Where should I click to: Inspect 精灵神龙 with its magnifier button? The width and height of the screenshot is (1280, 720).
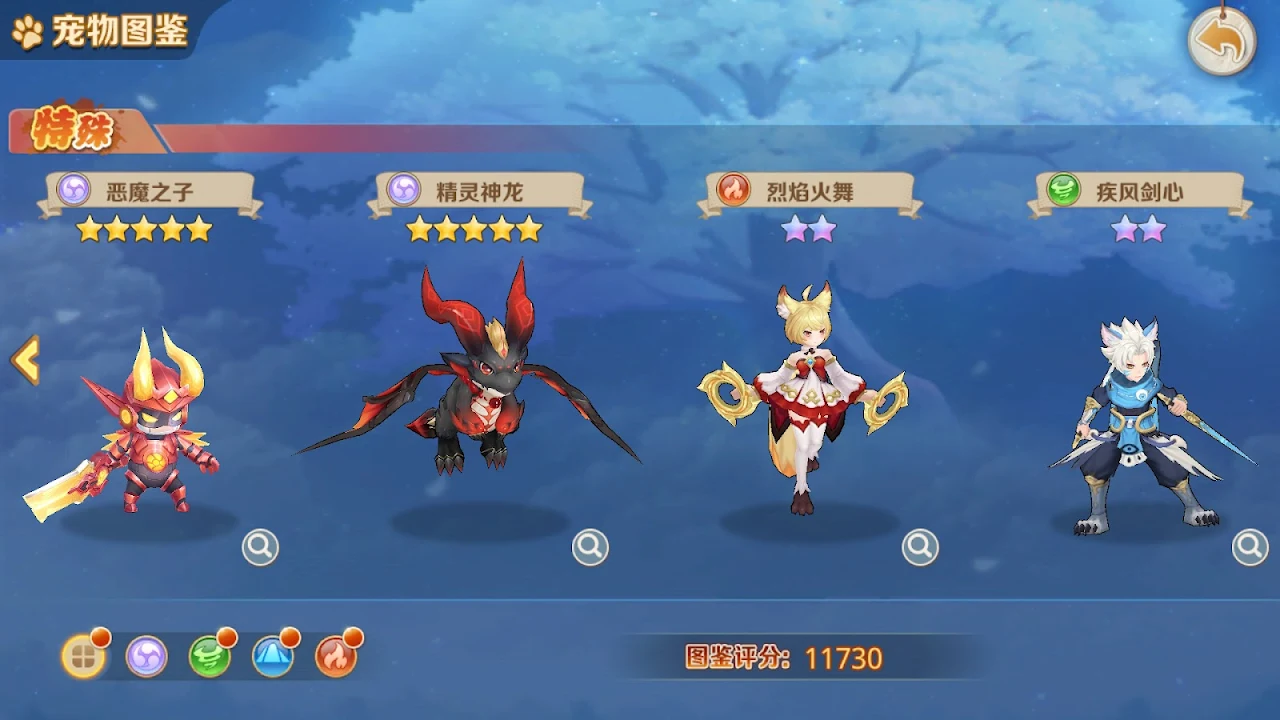590,547
